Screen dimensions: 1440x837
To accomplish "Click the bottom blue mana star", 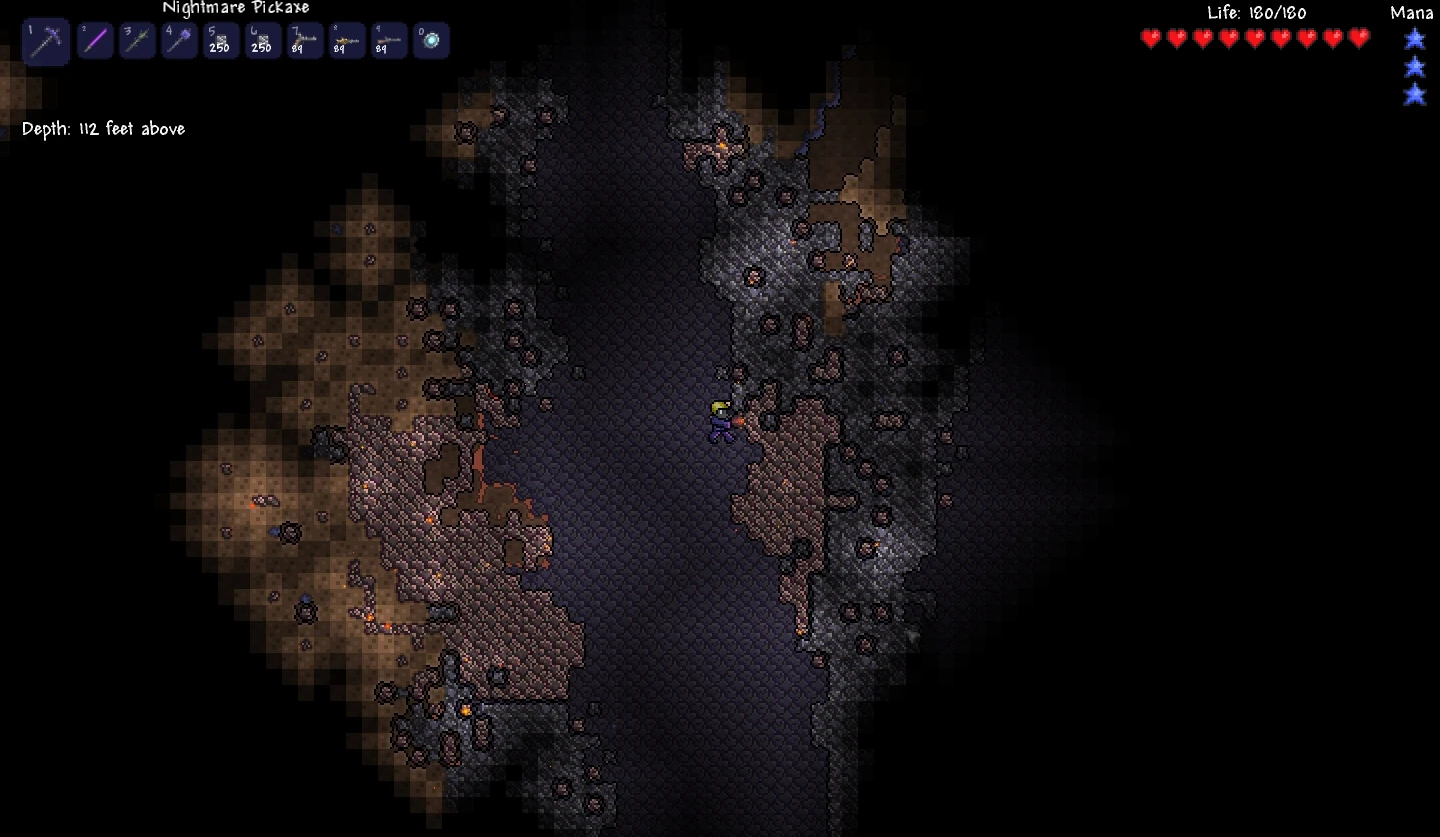I will point(1414,94).
